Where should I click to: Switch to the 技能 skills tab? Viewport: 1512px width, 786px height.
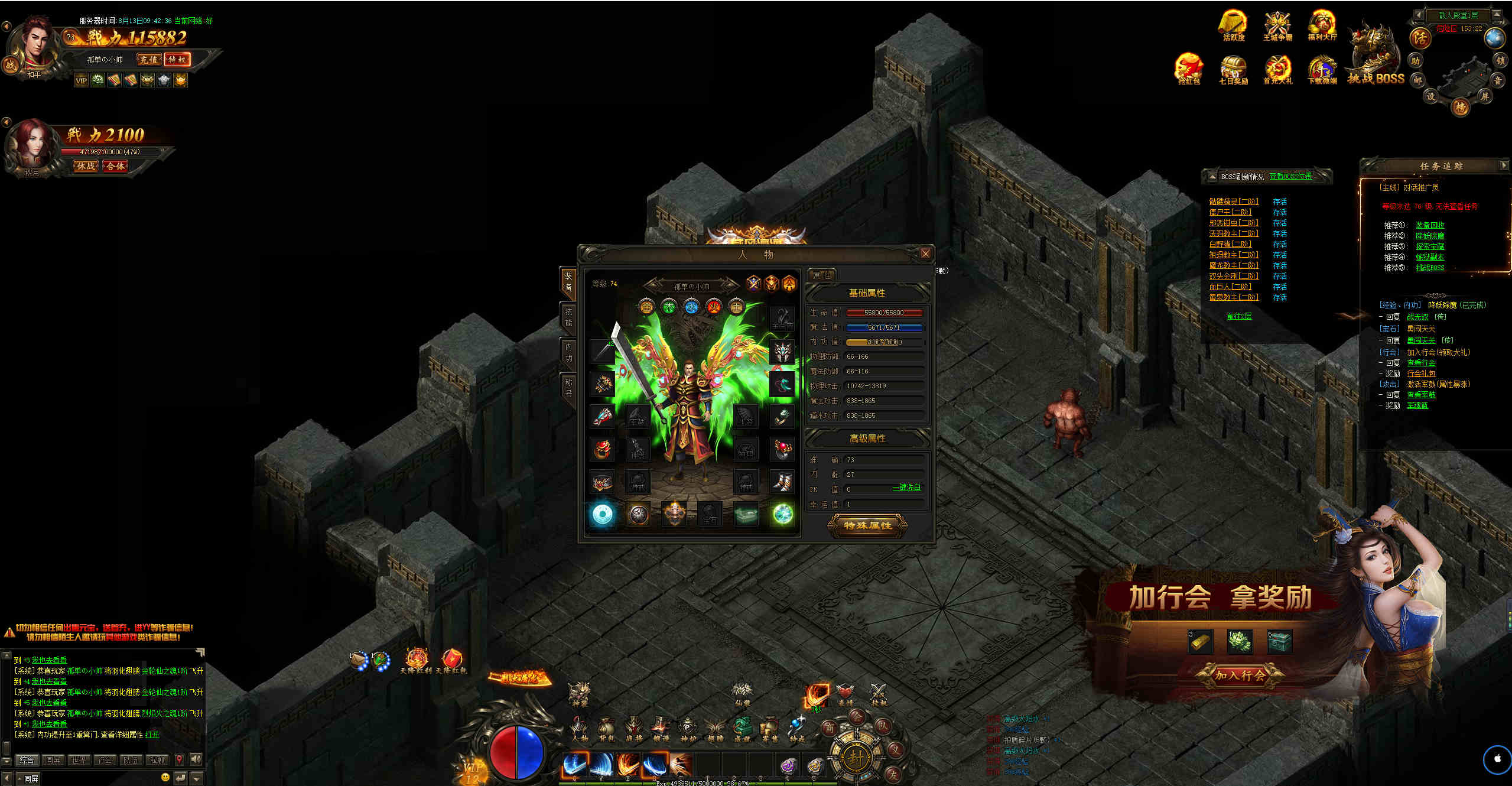[x=568, y=317]
